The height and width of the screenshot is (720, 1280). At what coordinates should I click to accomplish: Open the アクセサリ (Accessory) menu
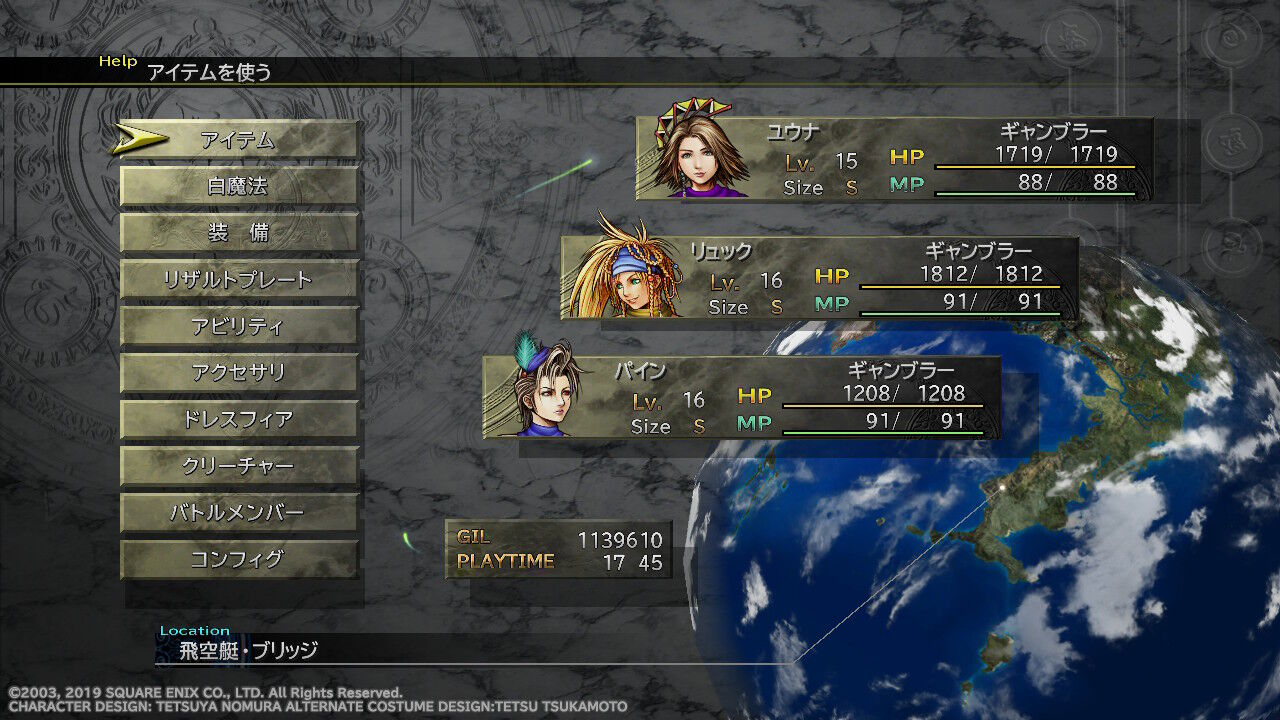click(239, 372)
